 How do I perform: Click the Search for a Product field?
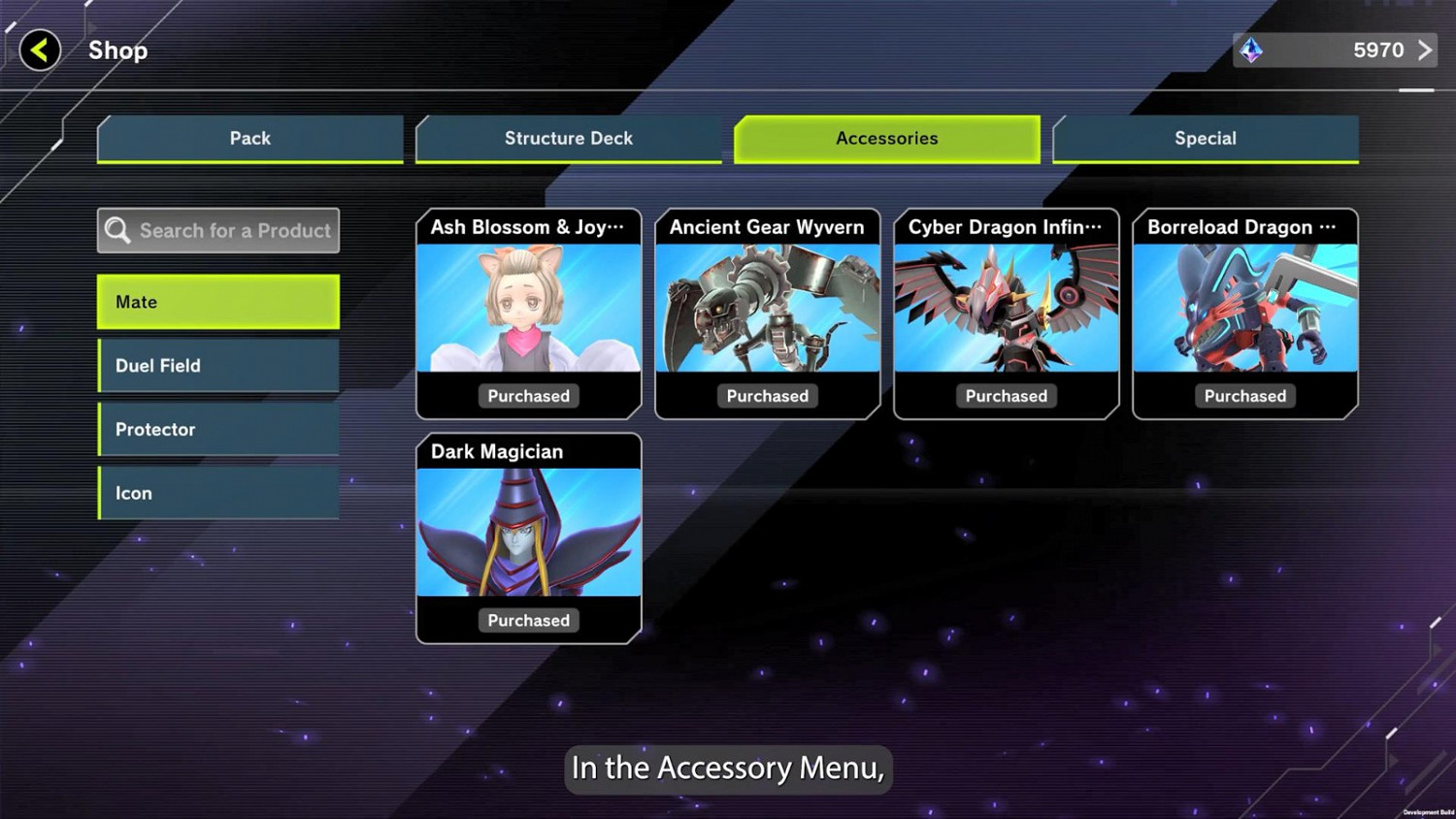click(218, 231)
